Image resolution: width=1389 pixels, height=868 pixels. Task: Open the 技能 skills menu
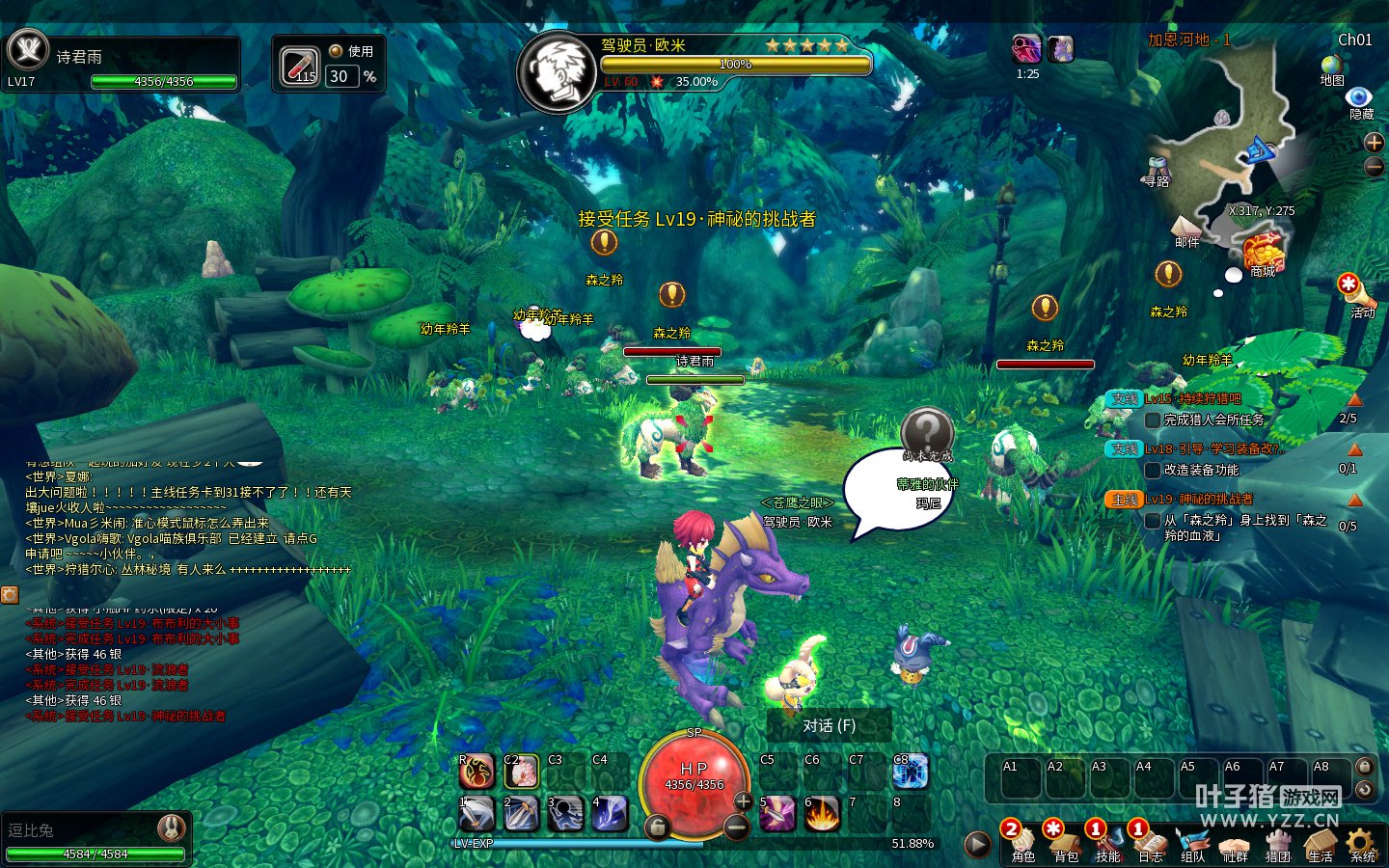(1107, 842)
